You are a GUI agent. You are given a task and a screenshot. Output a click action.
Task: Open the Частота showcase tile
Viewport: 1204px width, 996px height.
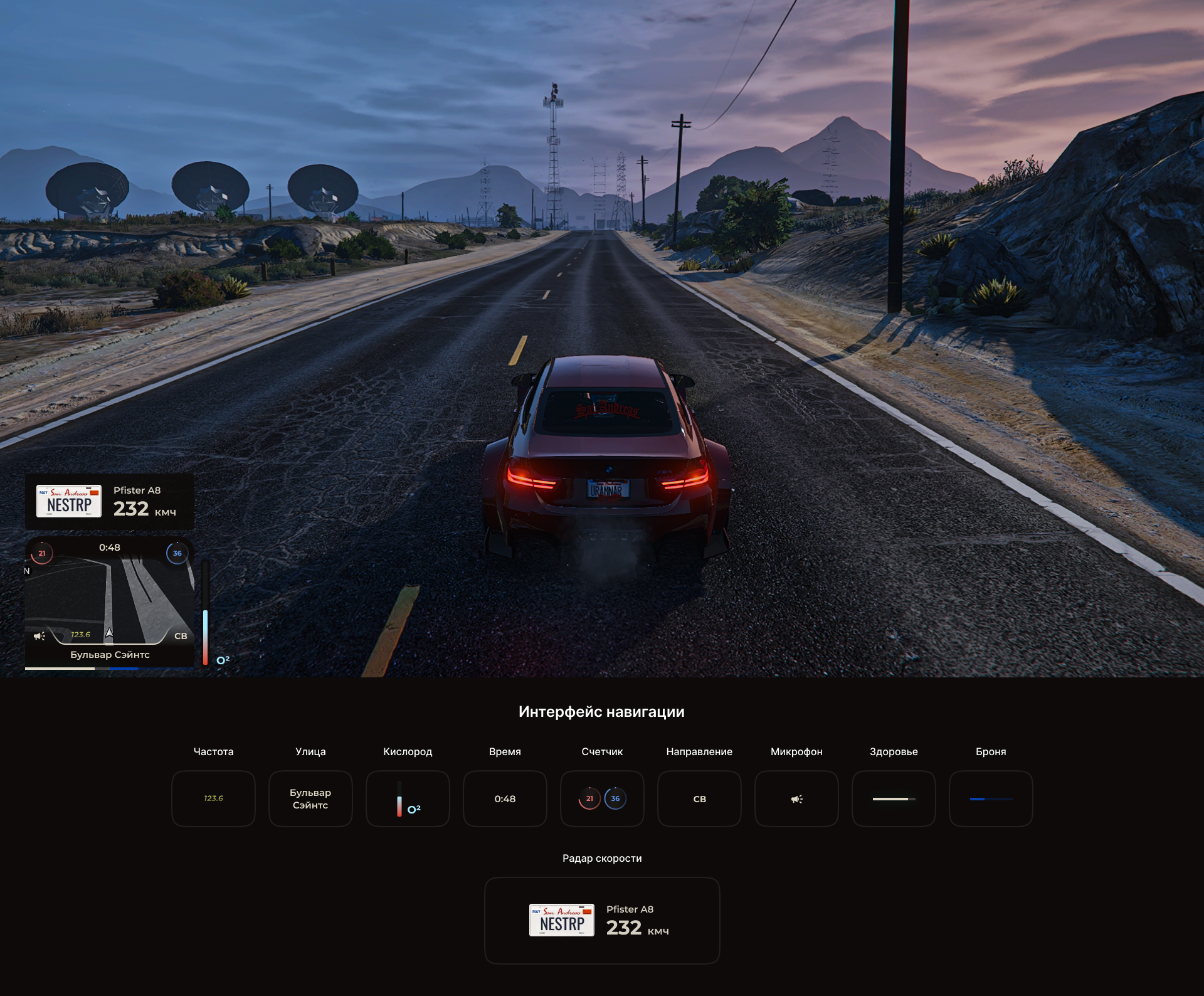pos(213,798)
